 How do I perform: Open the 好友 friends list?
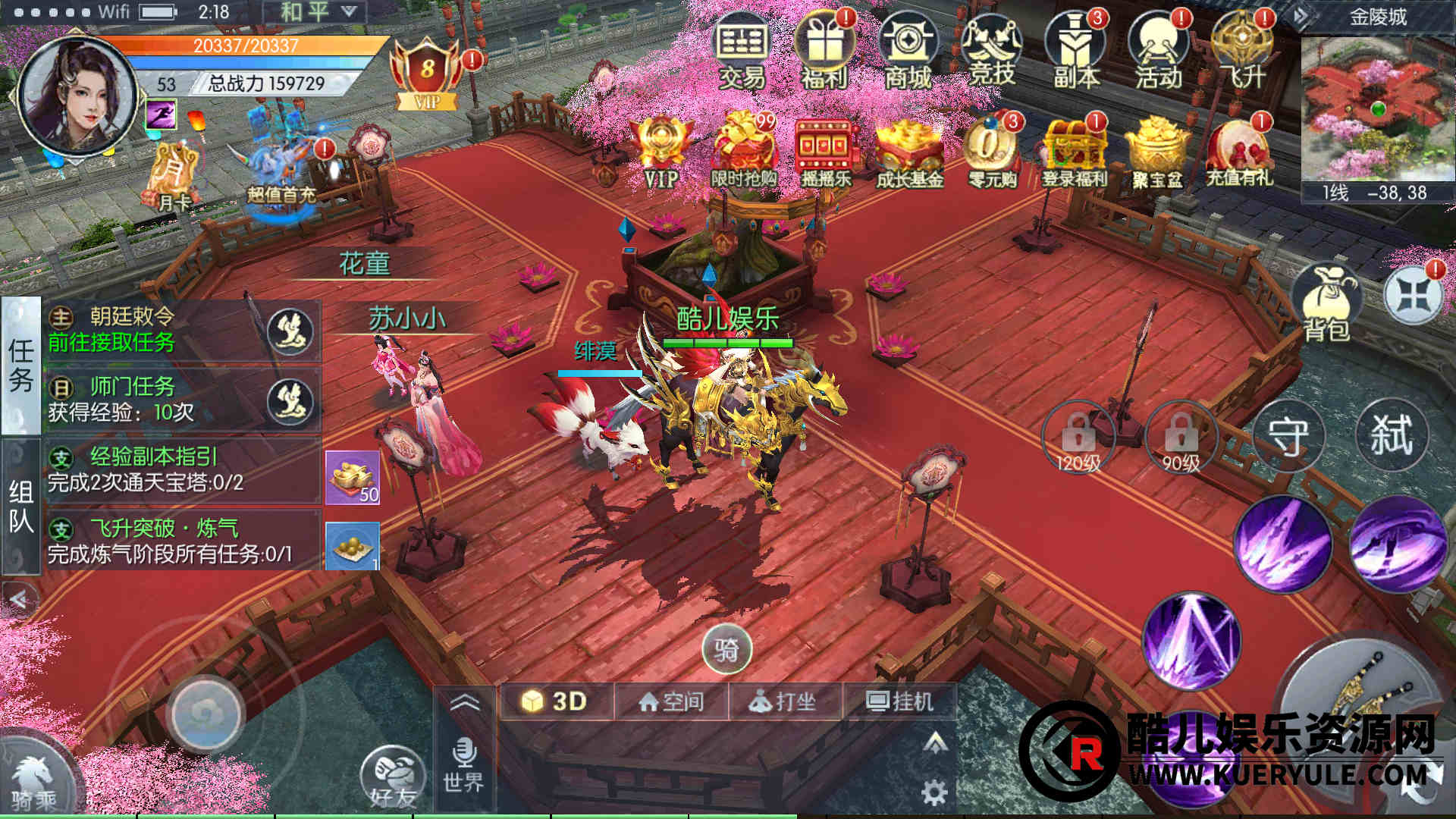tap(393, 777)
